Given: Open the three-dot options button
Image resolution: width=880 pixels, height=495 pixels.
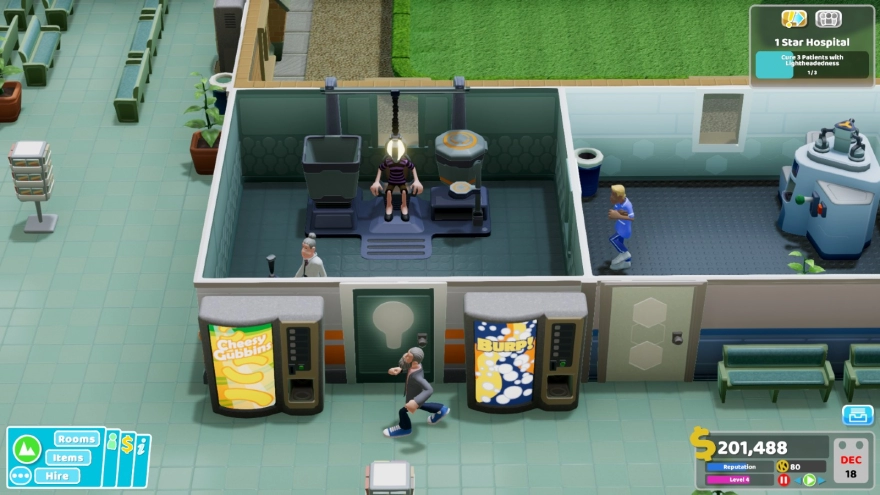Looking at the screenshot, I should point(20,475).
